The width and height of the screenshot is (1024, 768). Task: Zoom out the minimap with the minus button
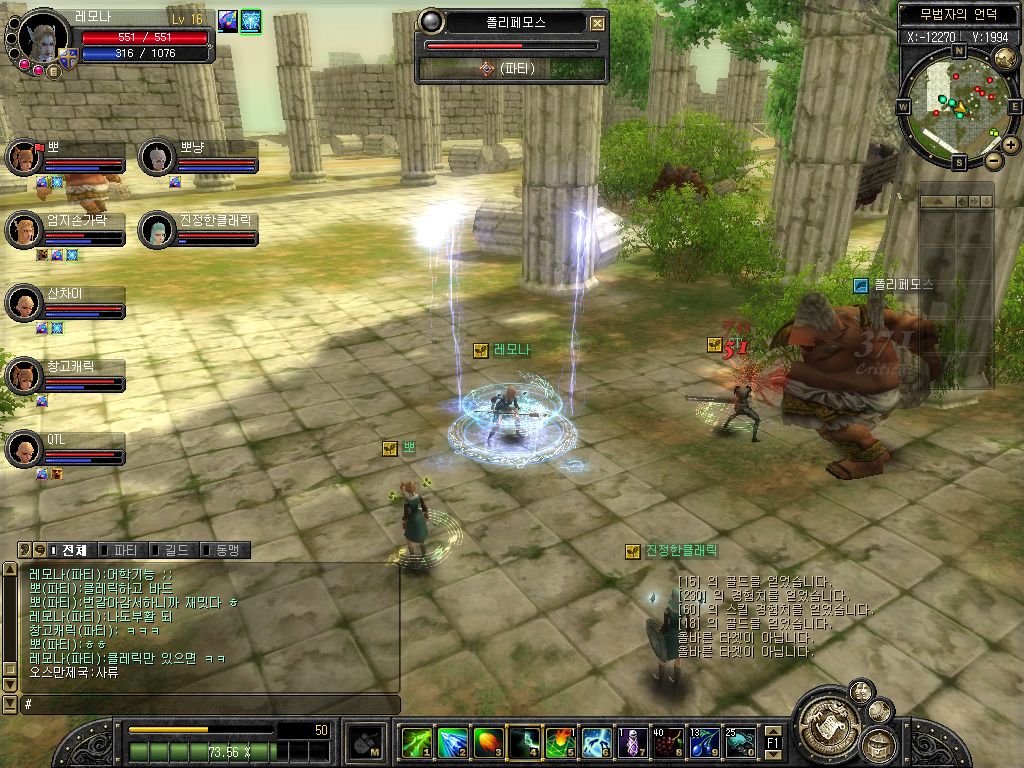point(993,160)
